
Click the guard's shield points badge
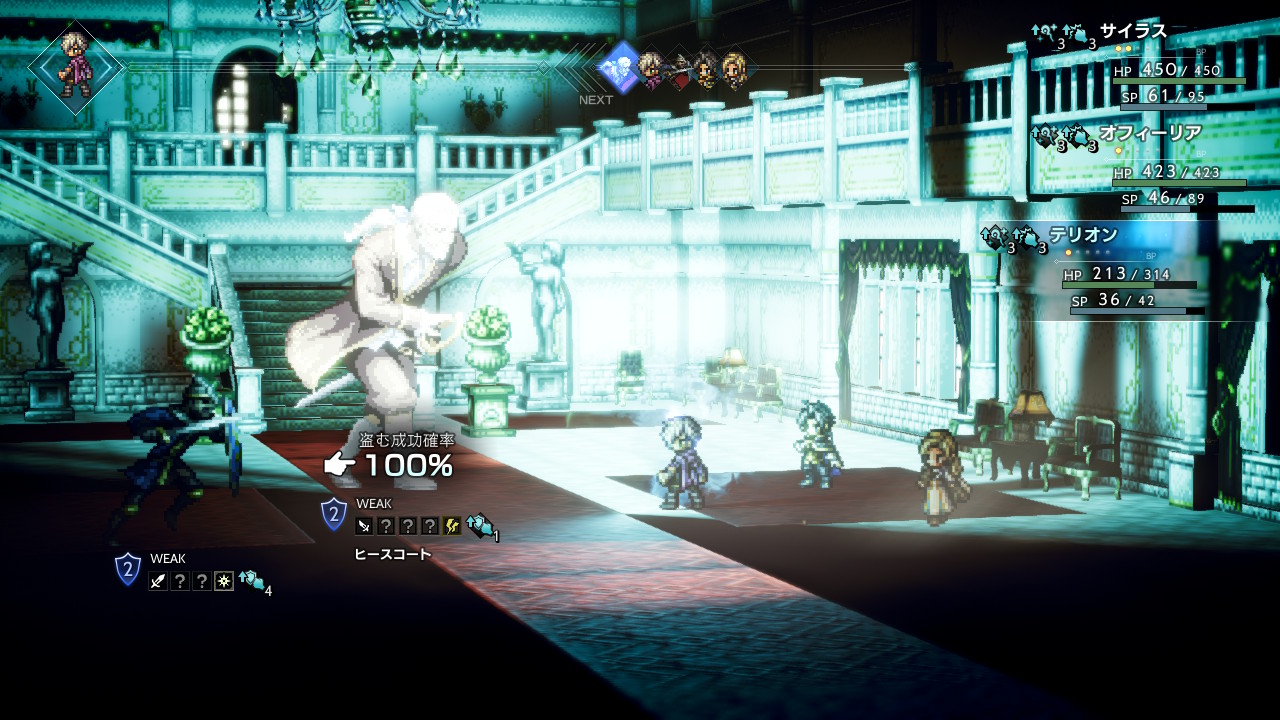(x=128, y=569)
